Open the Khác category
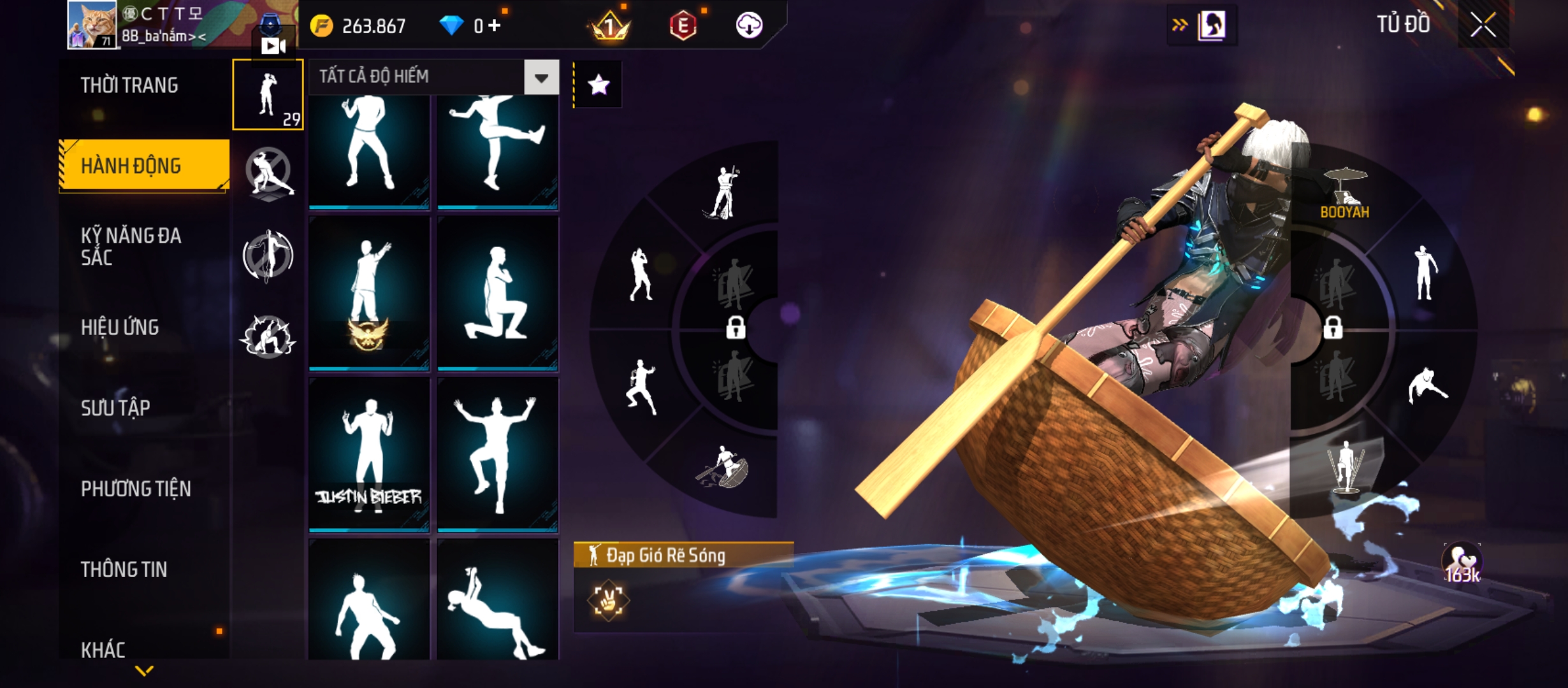This screenshot has width=1568, height=688. pos(103,649)
